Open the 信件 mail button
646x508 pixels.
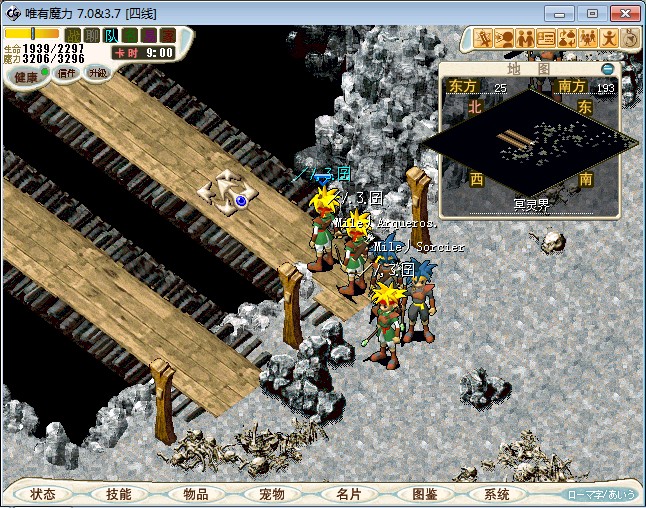67,73
